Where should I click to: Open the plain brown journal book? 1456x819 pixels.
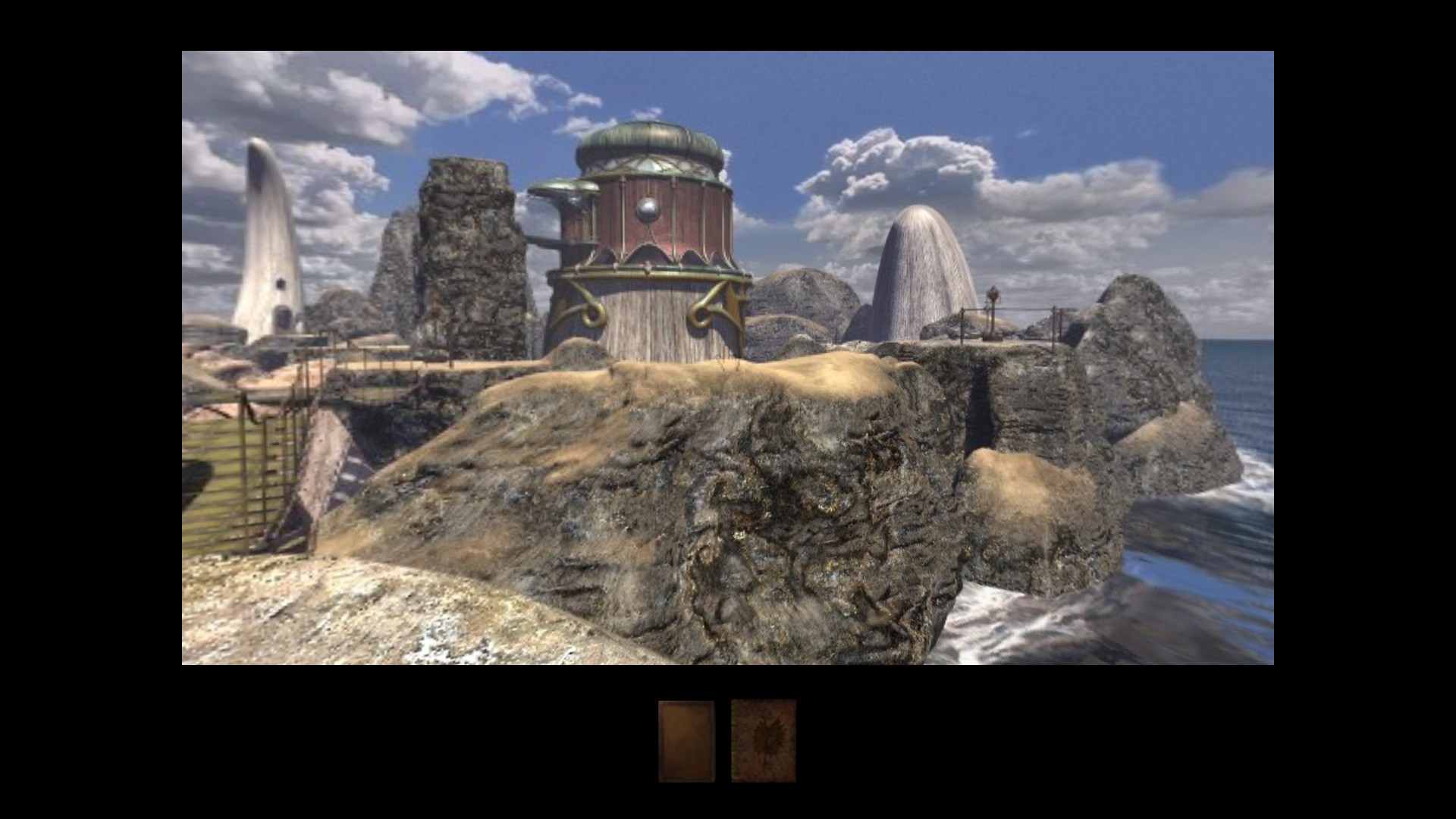click(x=686, y=741)
